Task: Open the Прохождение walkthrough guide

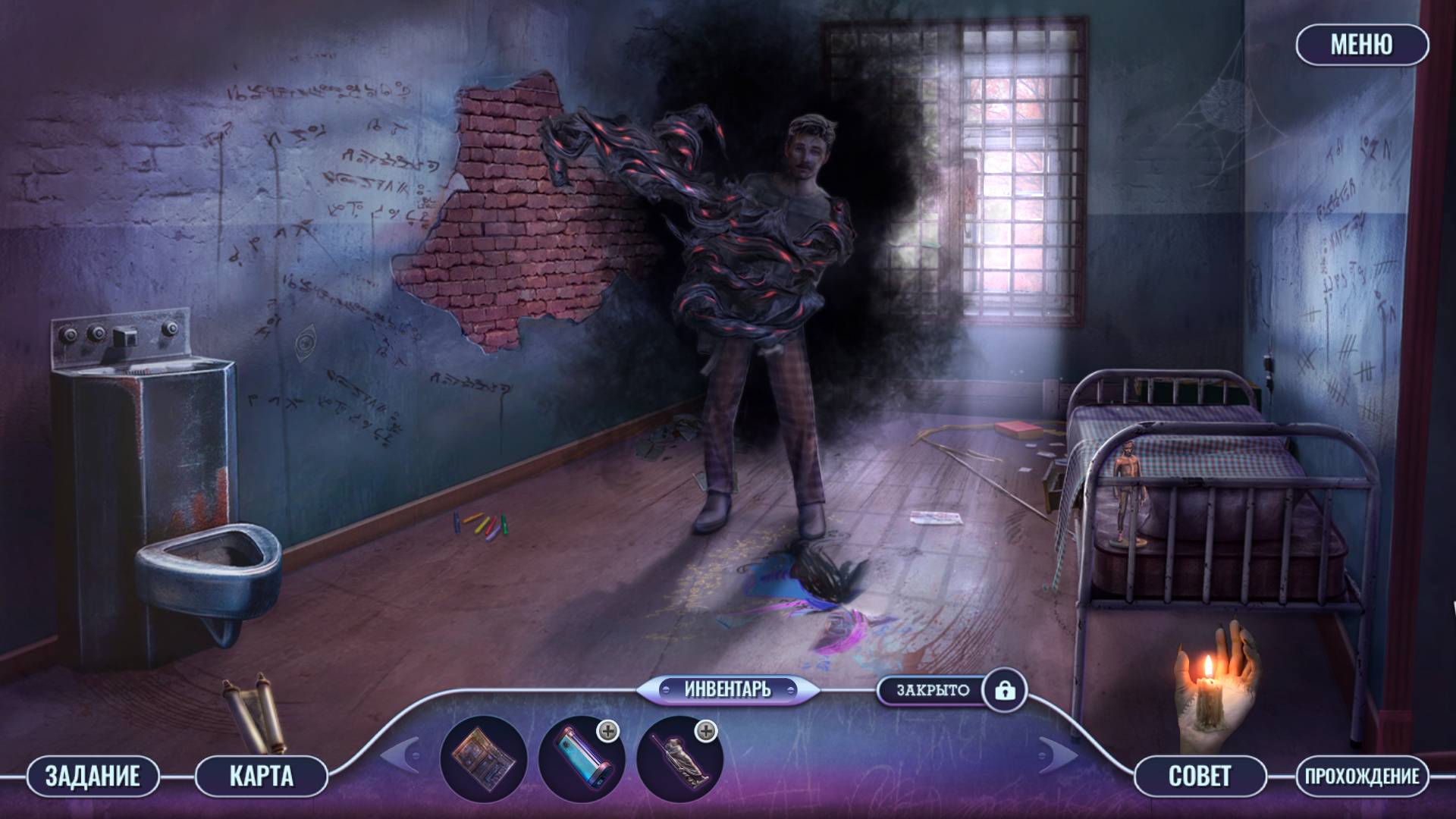Action: click(1362, 776)
